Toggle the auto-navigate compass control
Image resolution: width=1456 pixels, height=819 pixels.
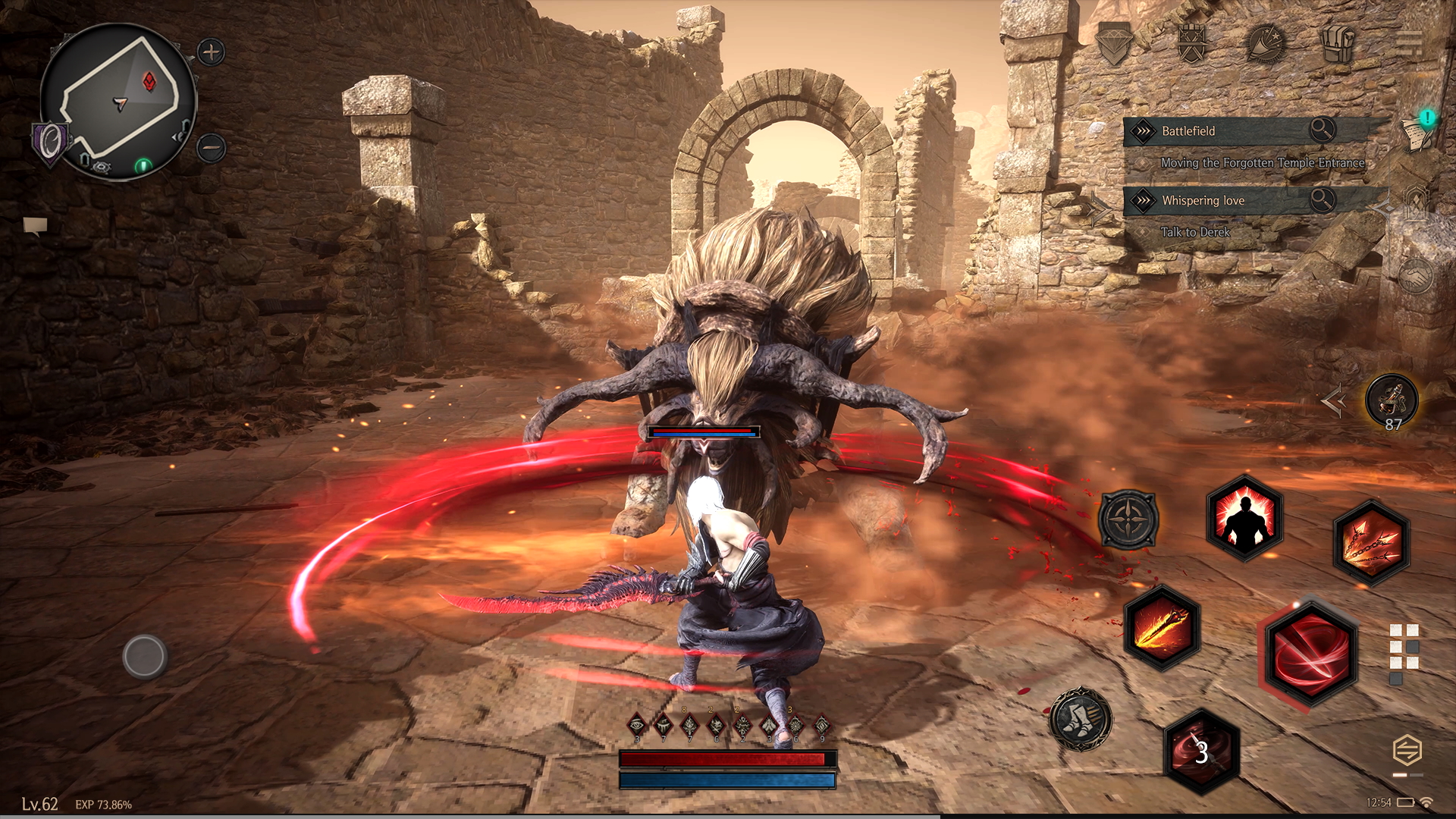1130,519
